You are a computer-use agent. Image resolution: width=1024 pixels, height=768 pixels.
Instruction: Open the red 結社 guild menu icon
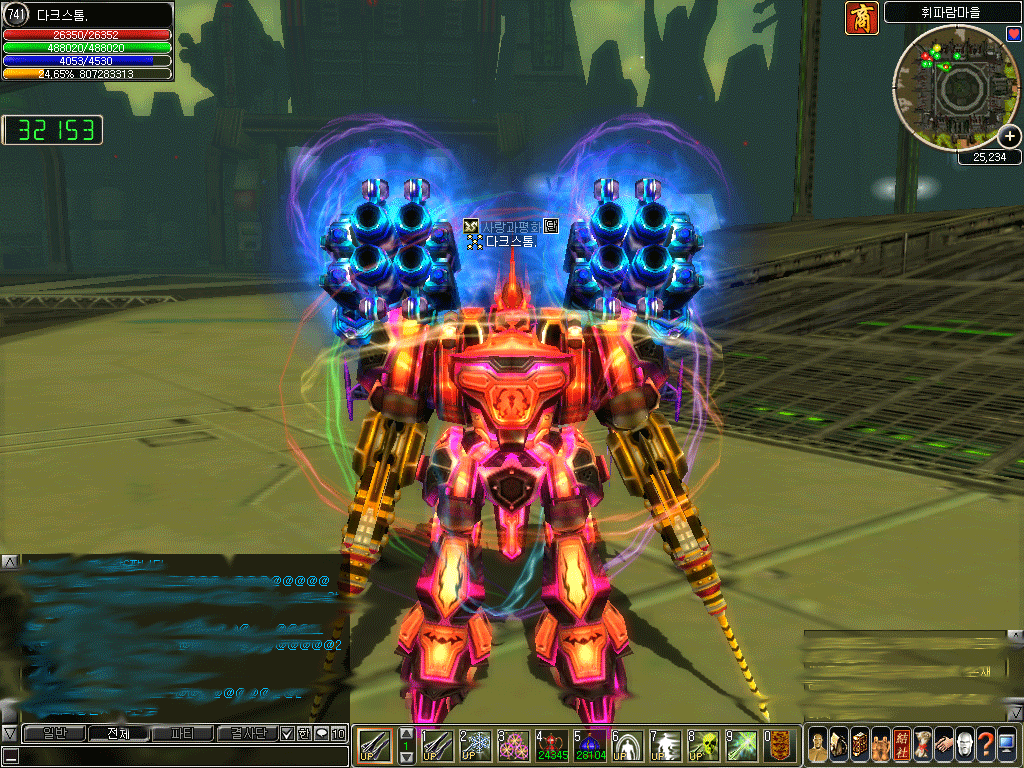(901, 745)
